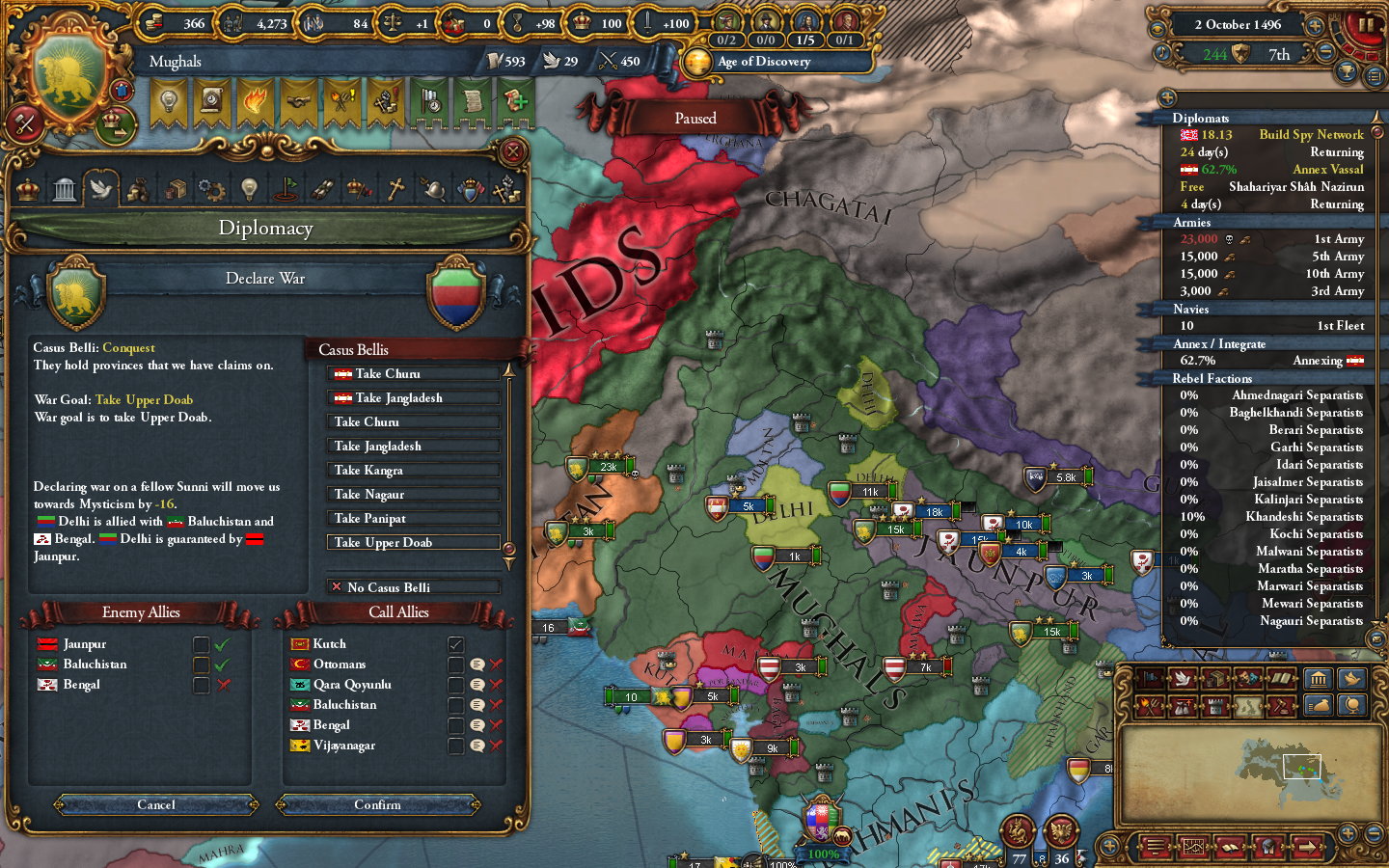Collapse the Navies section in the outliner
Image resolution: width=1389 pixels, height=868 pixels.
(x=1192, y=310)
